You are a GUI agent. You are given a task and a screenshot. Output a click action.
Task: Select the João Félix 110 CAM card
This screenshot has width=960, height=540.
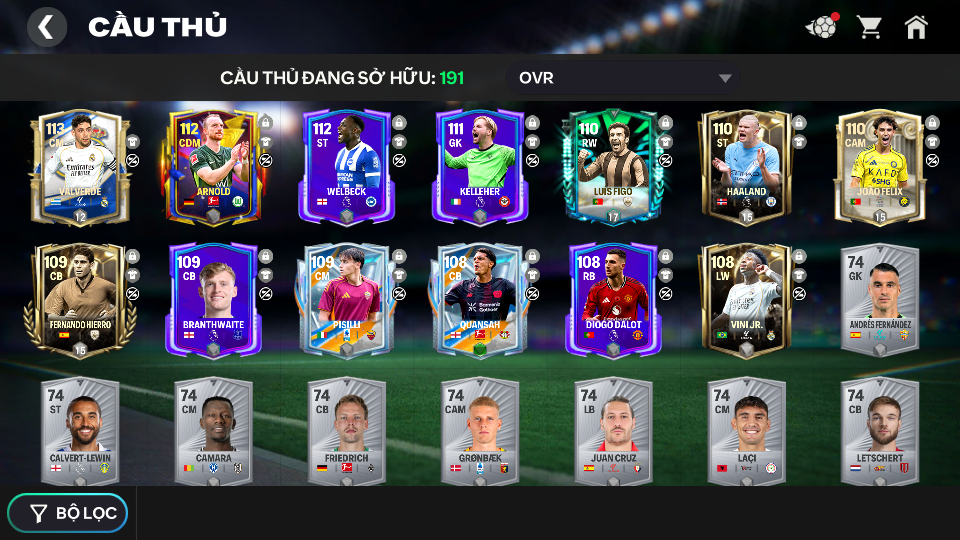click(x=879, y=165)
